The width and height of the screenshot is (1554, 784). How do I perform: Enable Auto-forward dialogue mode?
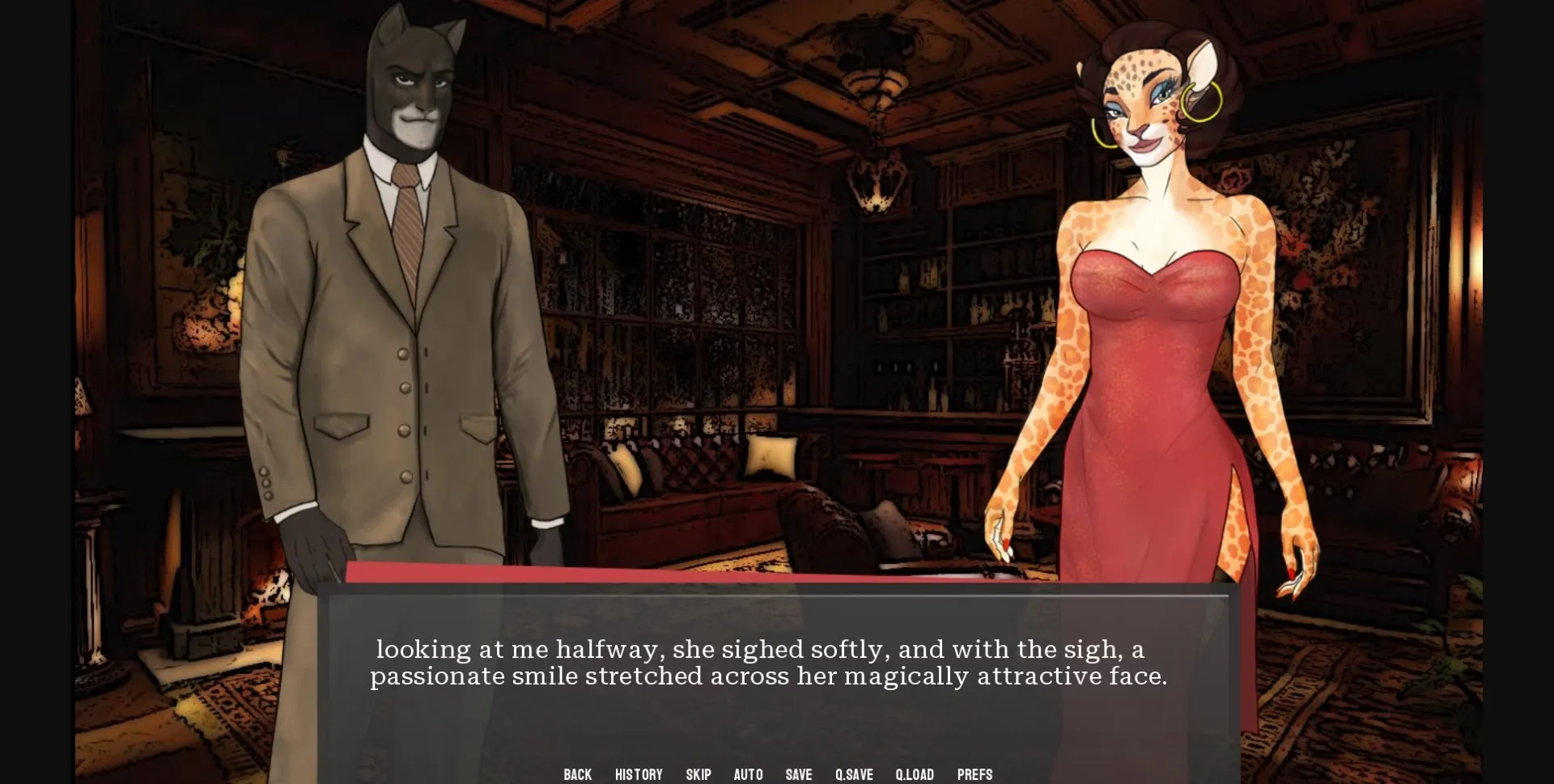(748, 774)
